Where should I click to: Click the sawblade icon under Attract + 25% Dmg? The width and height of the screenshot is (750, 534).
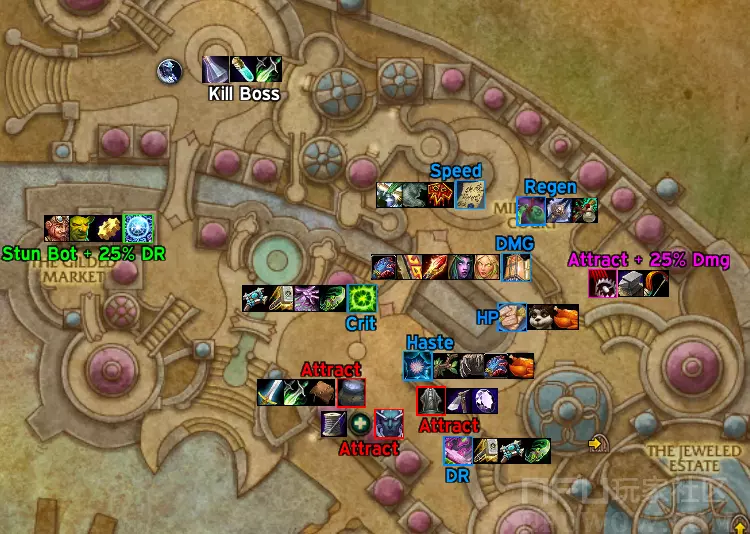604,284
